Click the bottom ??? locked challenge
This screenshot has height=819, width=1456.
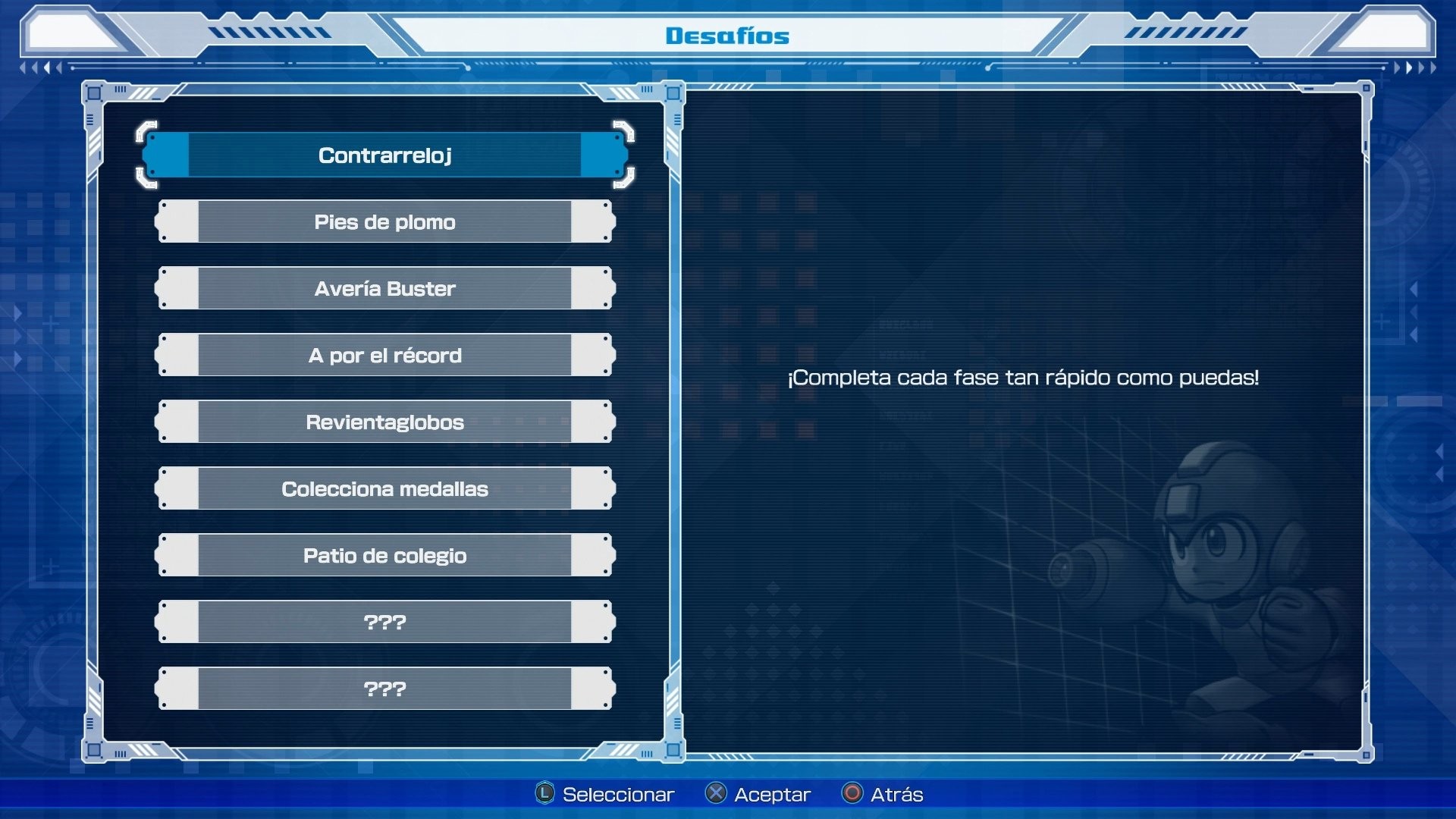(387, 689)
